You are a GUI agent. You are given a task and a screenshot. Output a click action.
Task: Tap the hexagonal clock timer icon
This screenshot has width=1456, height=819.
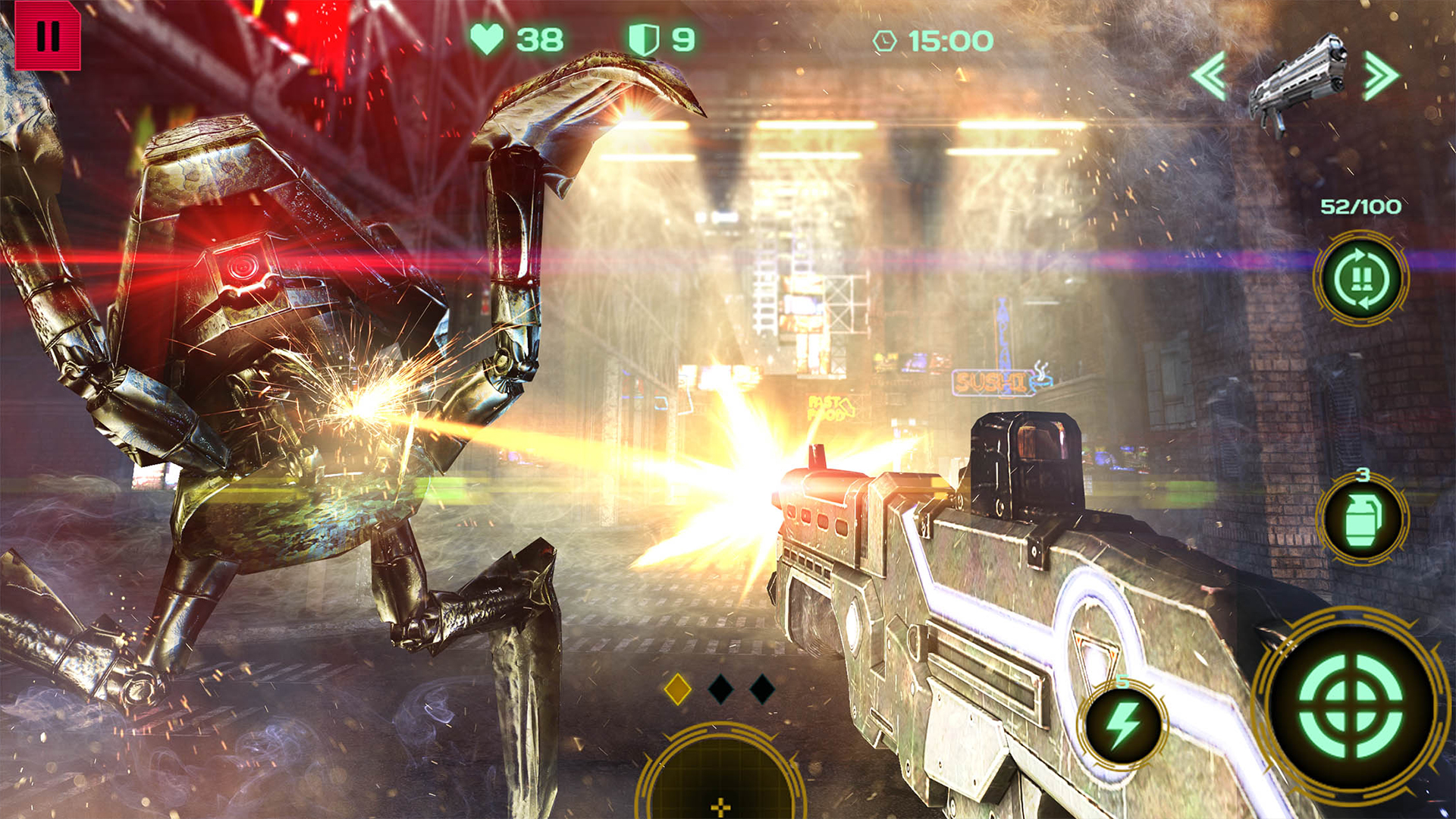coord(883,42)
